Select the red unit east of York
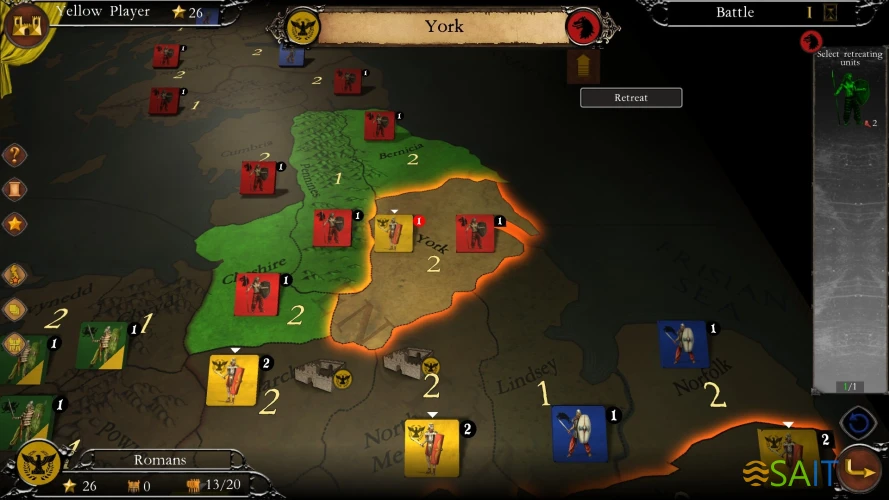The height and width of the screenshot is (500, 889). coord(474,233)
